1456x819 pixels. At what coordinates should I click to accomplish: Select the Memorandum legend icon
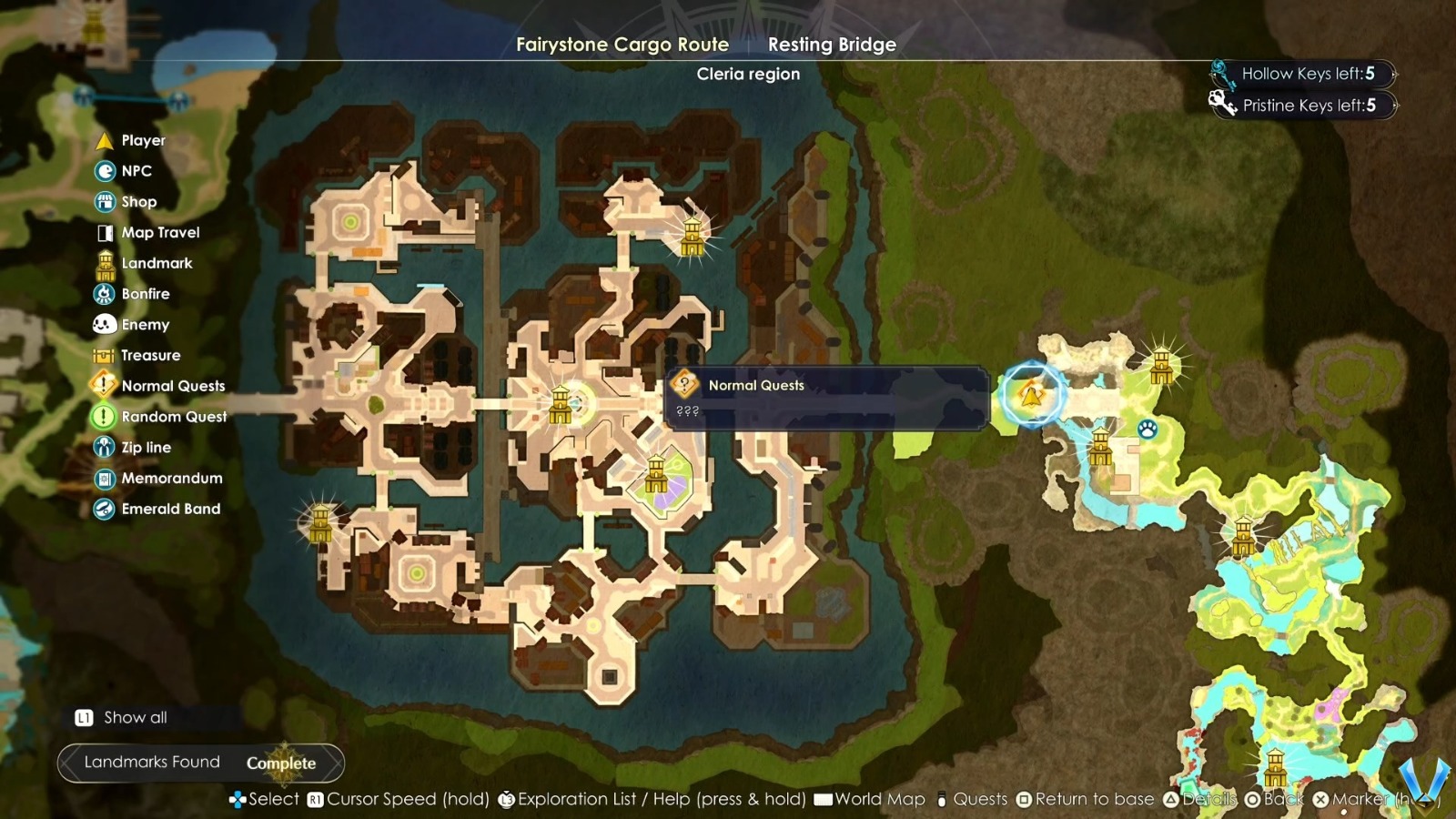(x=104, y=478)
